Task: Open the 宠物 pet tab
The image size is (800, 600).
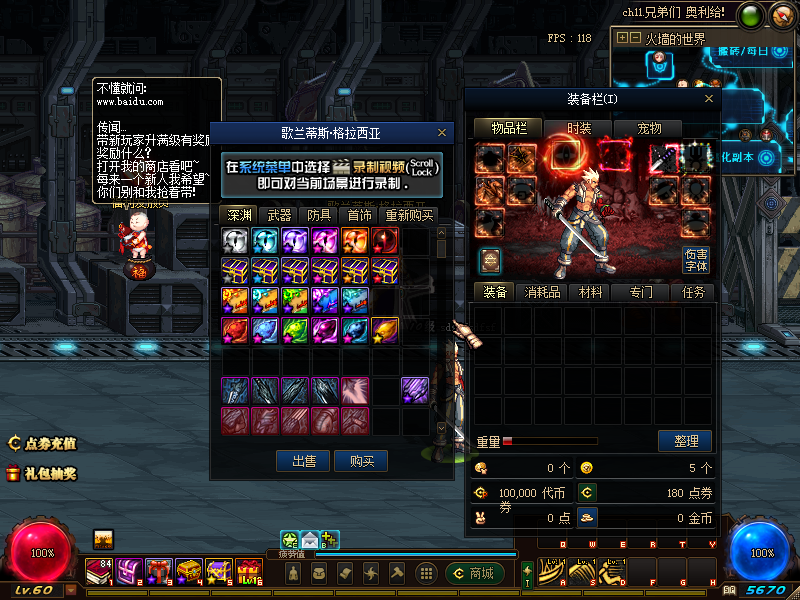Action: tap(649, 128)
